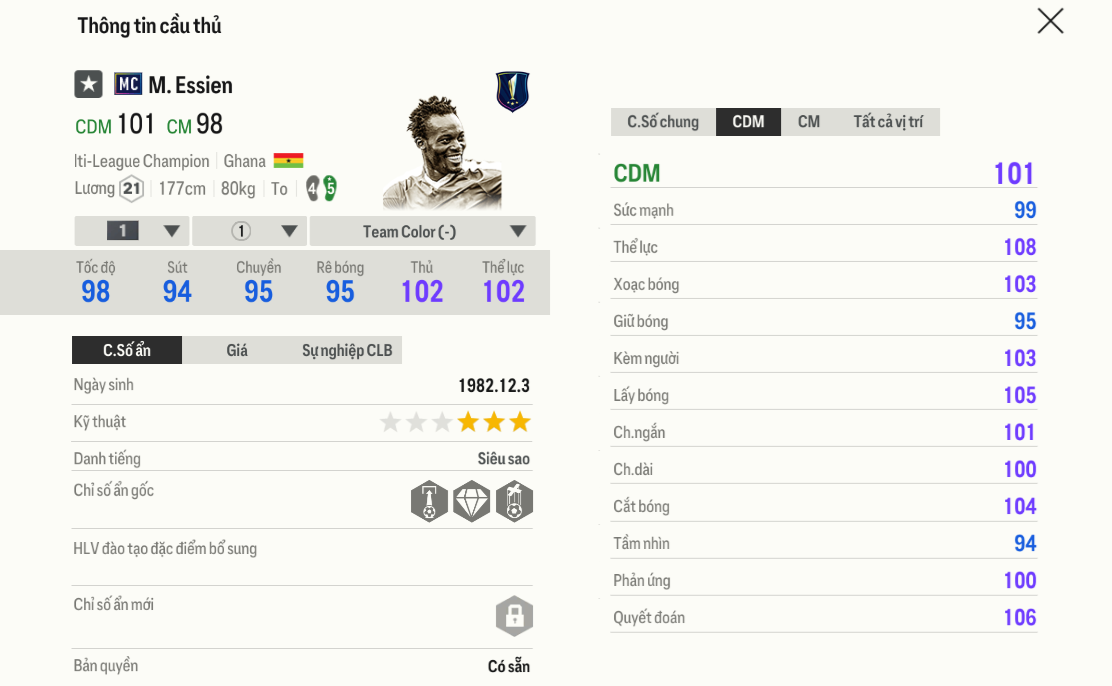Select the C.Số ẩn tab
The width and height of the screenshot is (1112, 686).
127,350
